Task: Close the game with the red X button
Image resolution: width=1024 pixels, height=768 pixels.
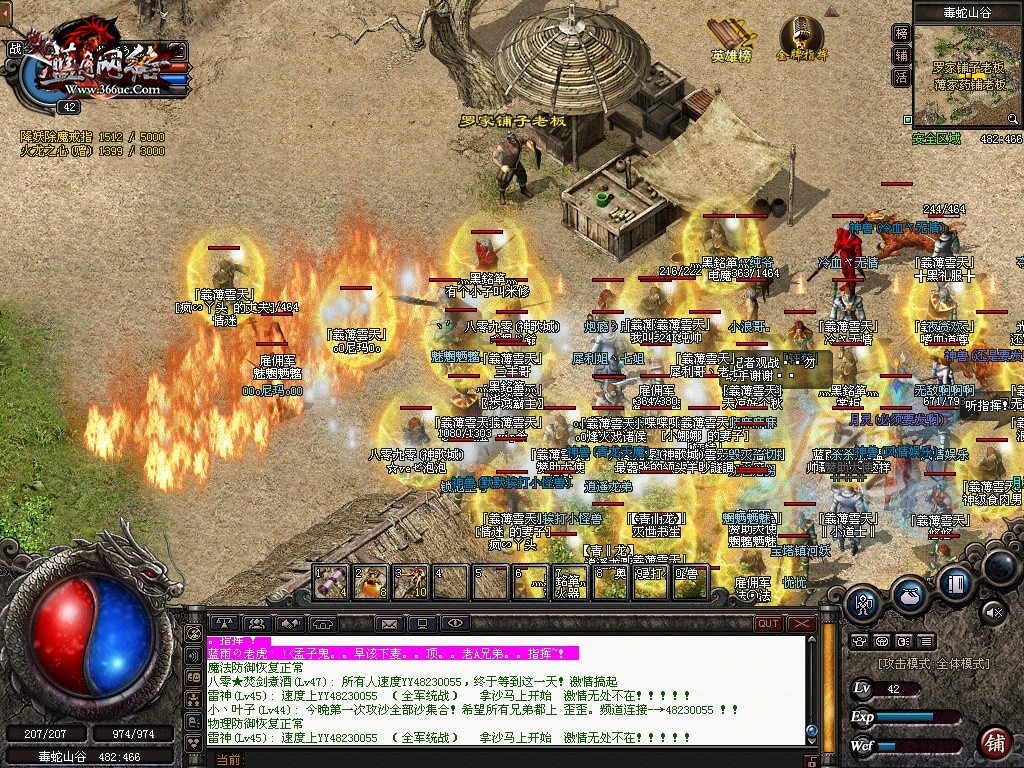Action: coord(802,624)
